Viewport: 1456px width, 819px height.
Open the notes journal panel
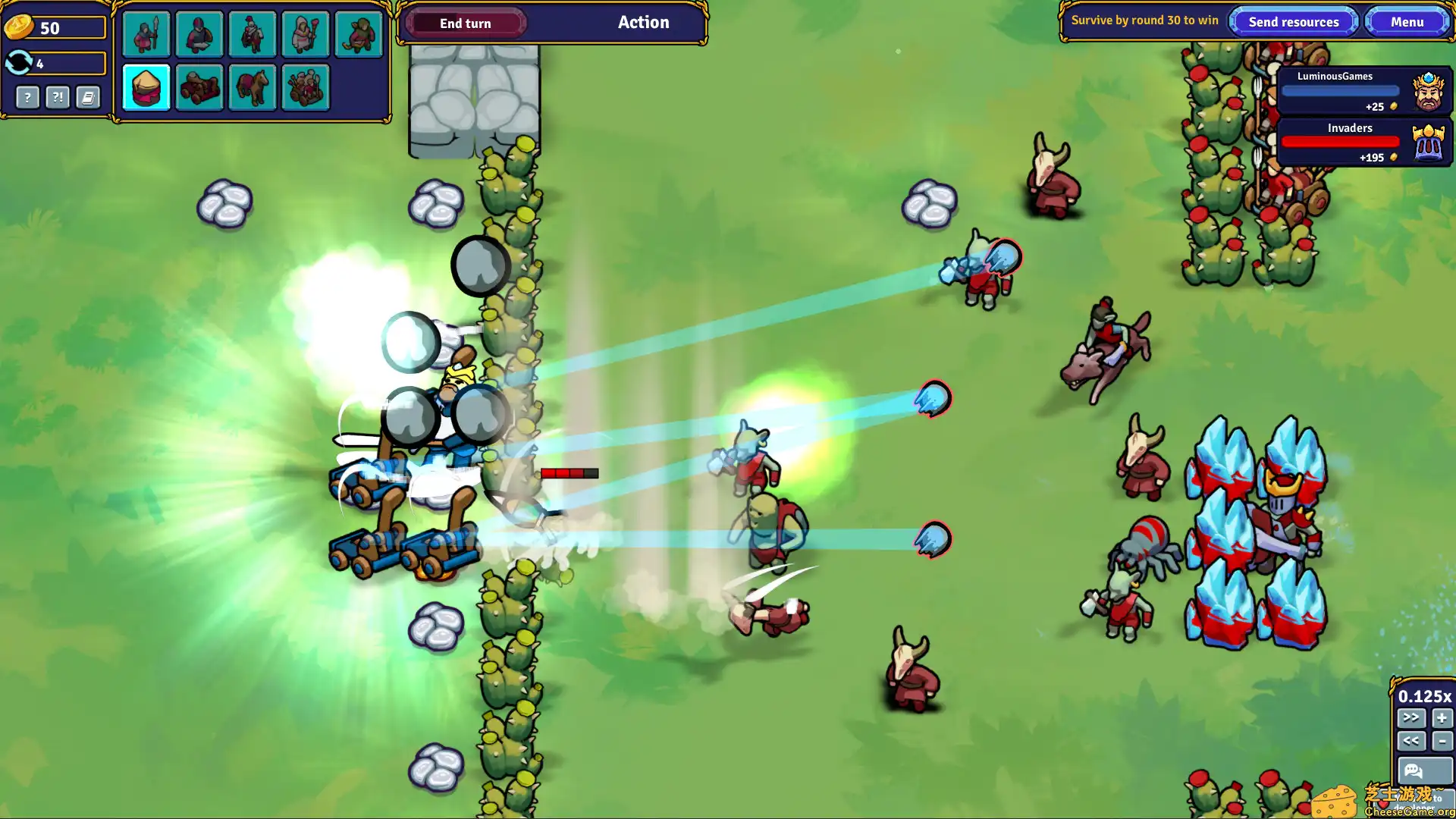tap(87, 97)
